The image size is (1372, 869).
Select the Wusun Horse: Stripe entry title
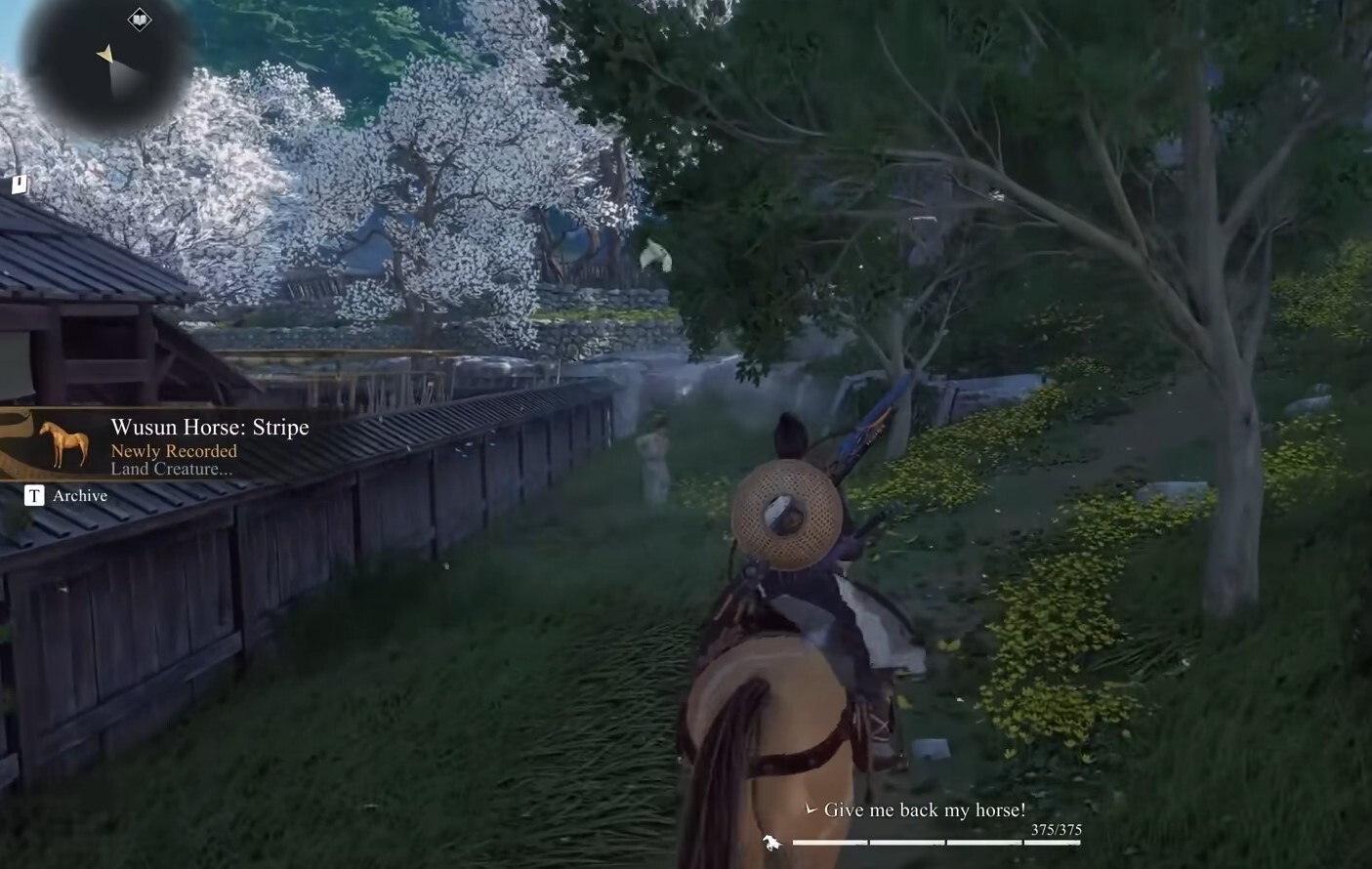tap(210, 427)
